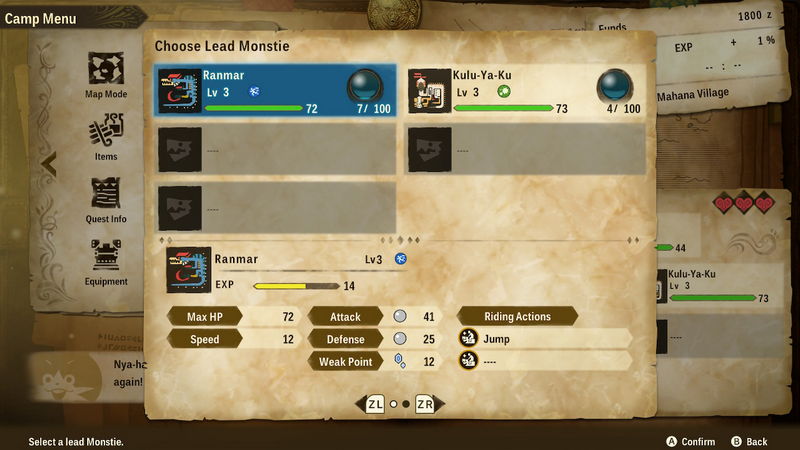Screen dimensions: 800x450
Task: Select the Jump riding action
Action: coord(545,339)
